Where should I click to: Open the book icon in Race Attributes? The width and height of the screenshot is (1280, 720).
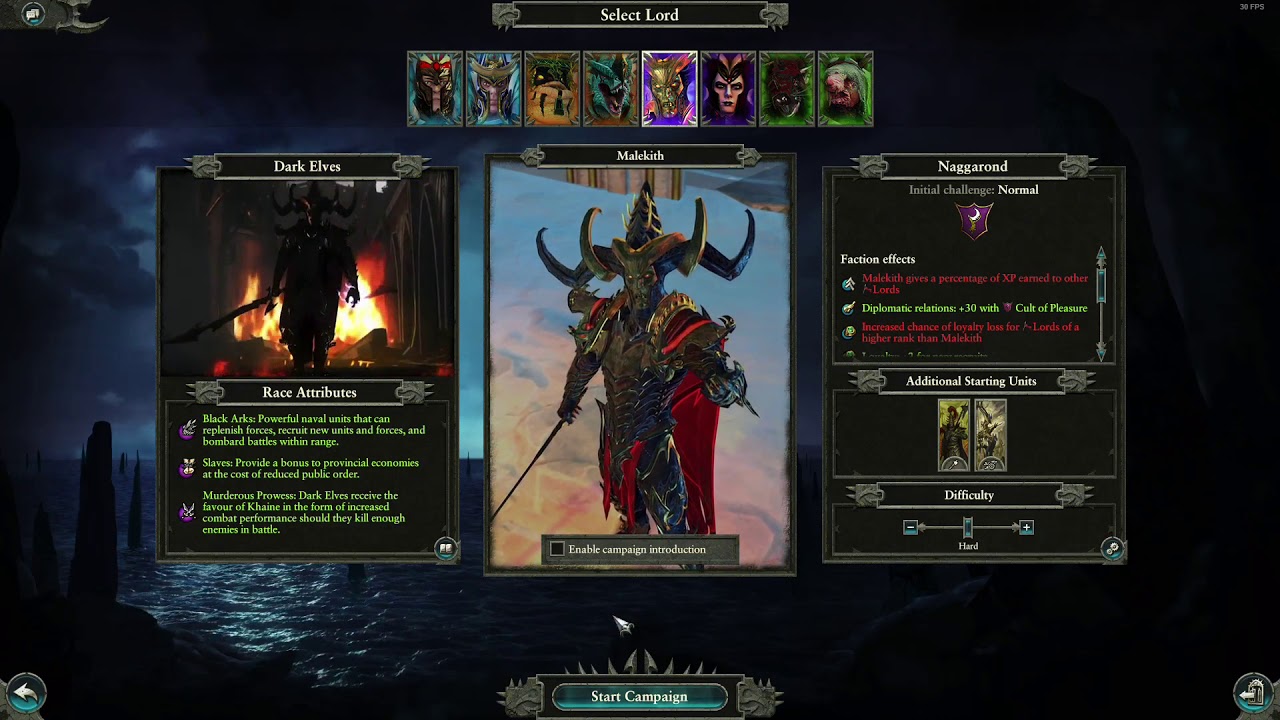446,548
